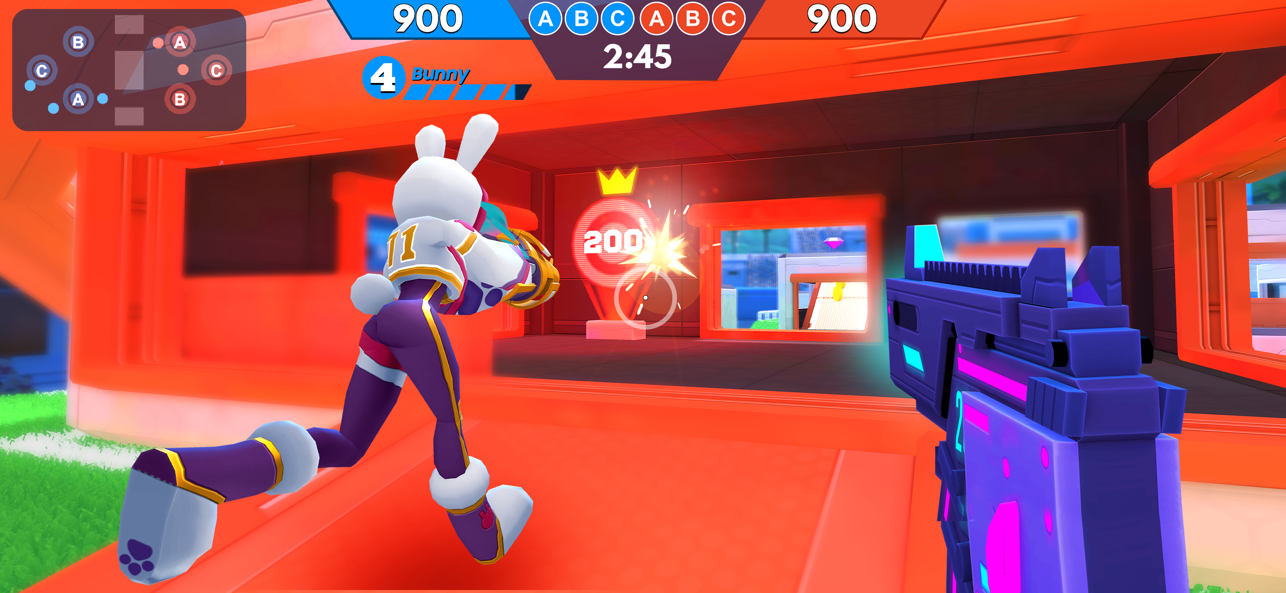This screenshot has height=593, width=1286.
Task: Select red point C on the minimap
Action: [x=216, y=71]
